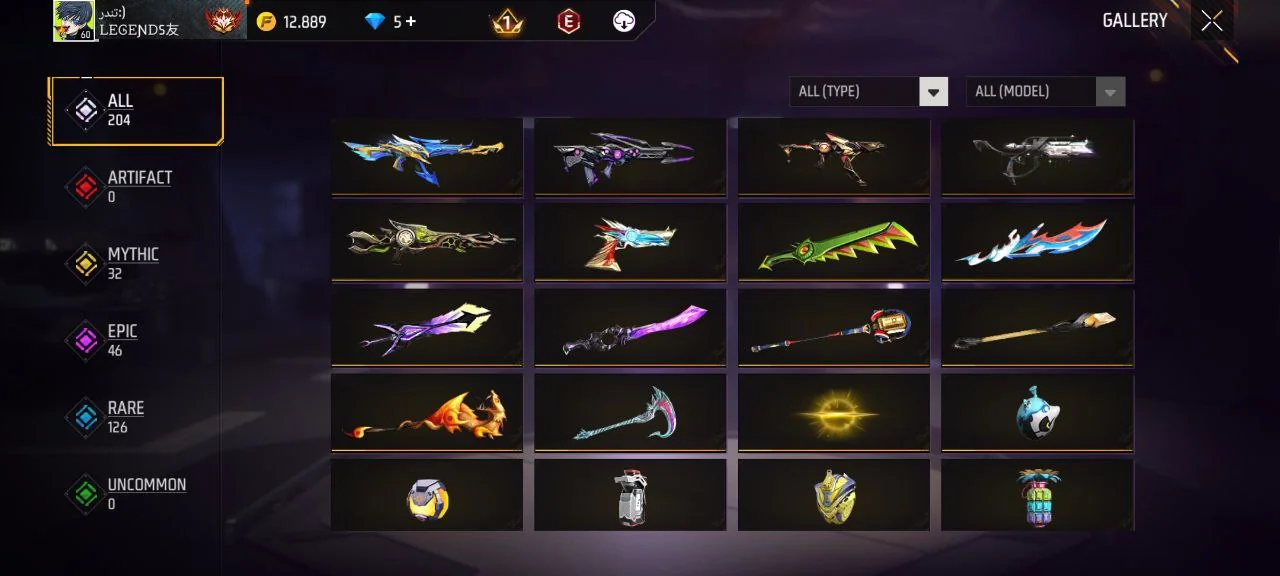The image size is (1280, 576).
Task: Choose the green serrated machete skin
Action: click(834, 242)
